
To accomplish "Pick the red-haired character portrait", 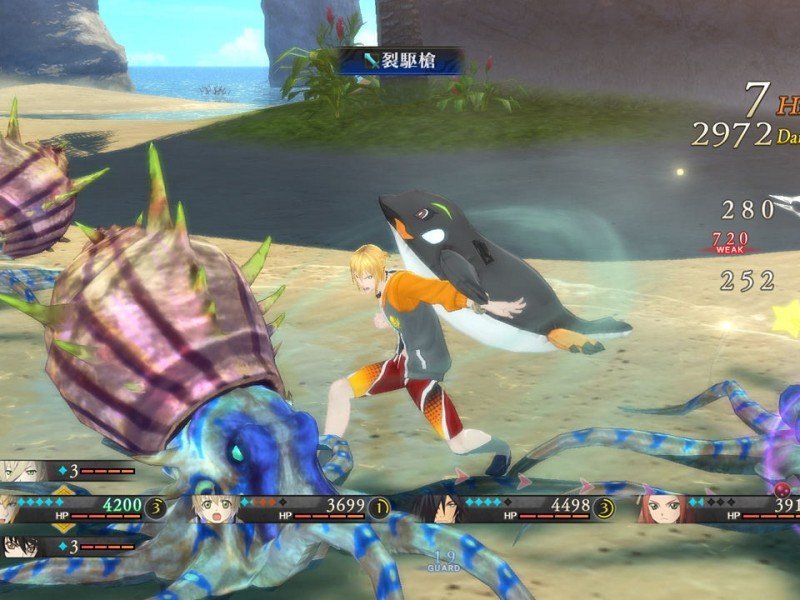I will tap(660, 508).
